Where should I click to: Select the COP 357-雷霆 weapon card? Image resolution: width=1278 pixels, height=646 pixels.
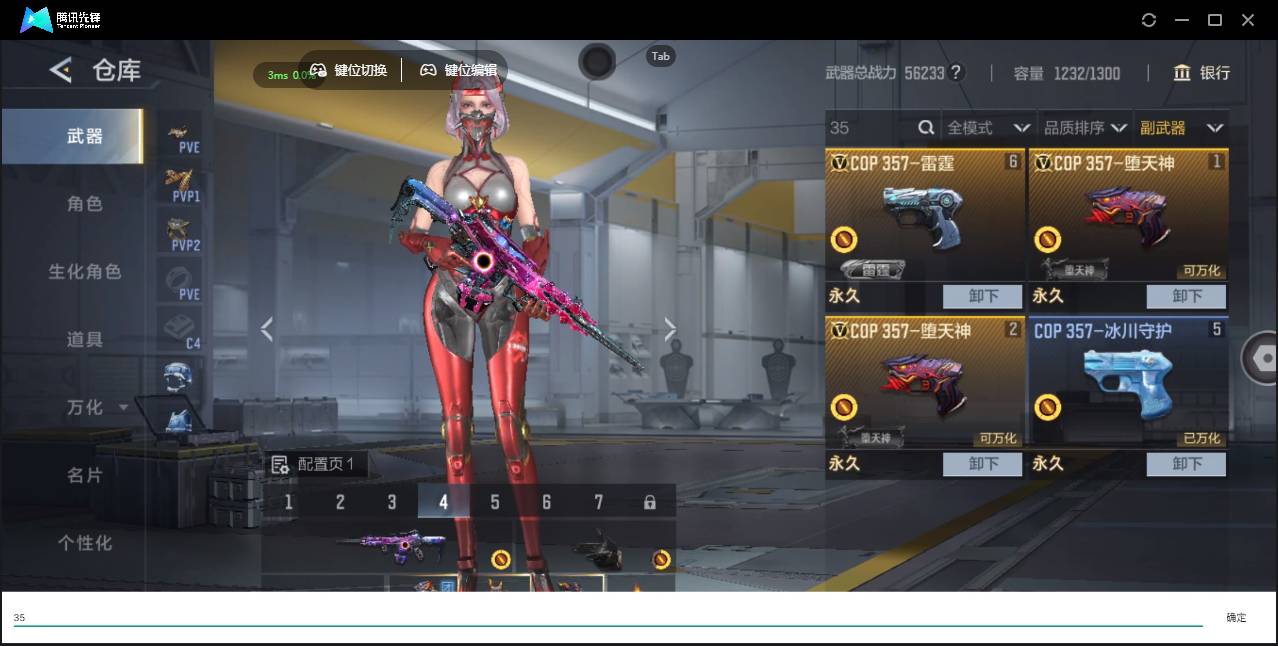pos(924,215)
